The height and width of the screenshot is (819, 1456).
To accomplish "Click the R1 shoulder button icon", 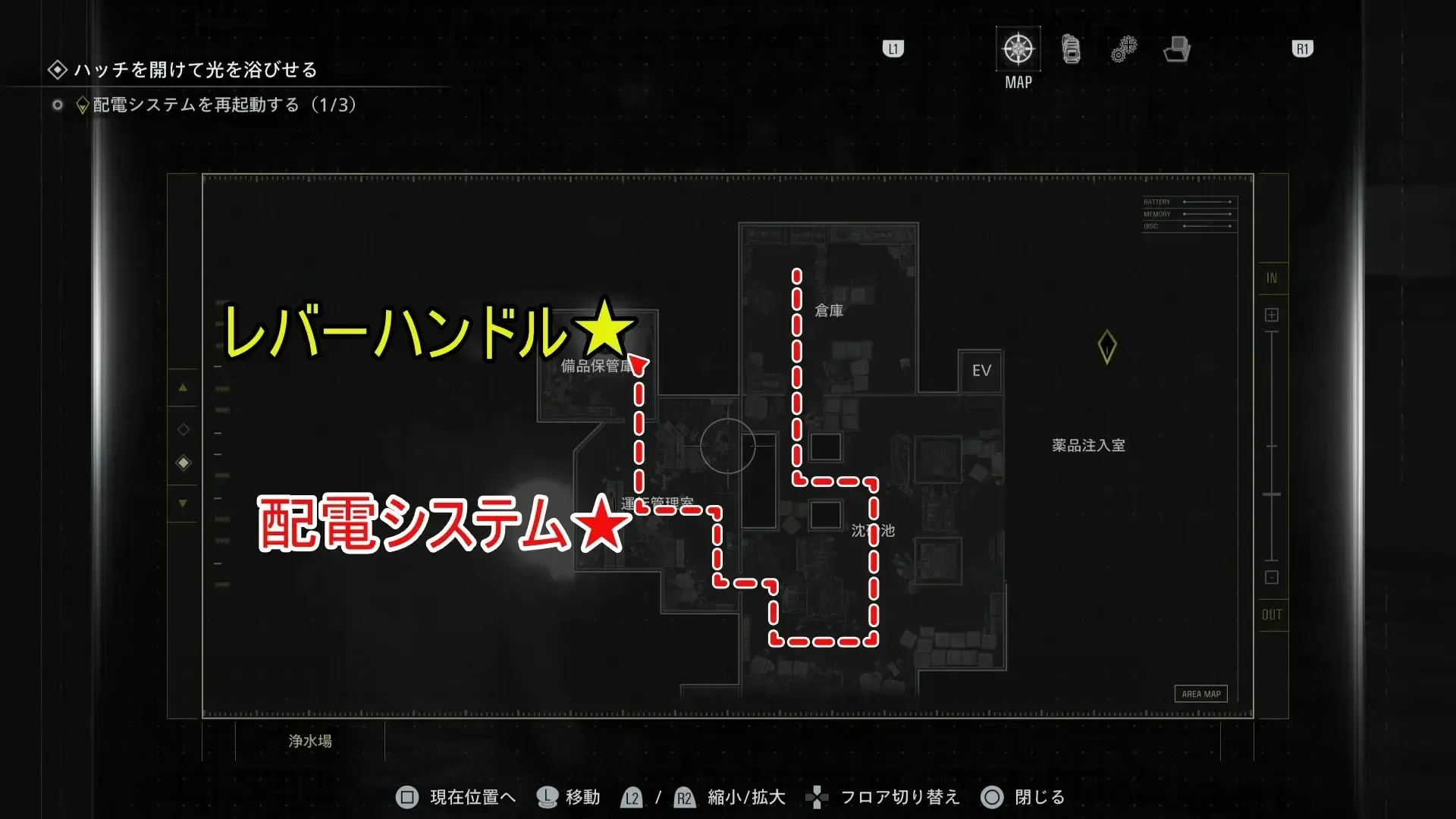I will click(1302, 49).
